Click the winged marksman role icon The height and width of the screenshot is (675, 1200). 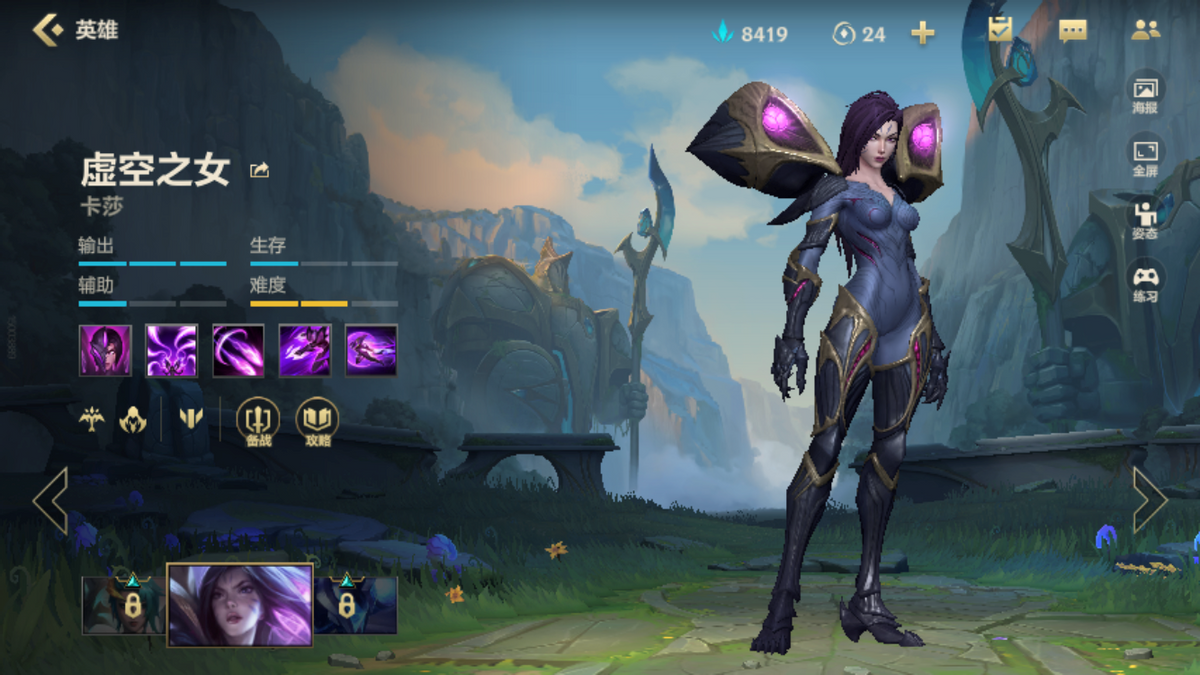[92, 419]
